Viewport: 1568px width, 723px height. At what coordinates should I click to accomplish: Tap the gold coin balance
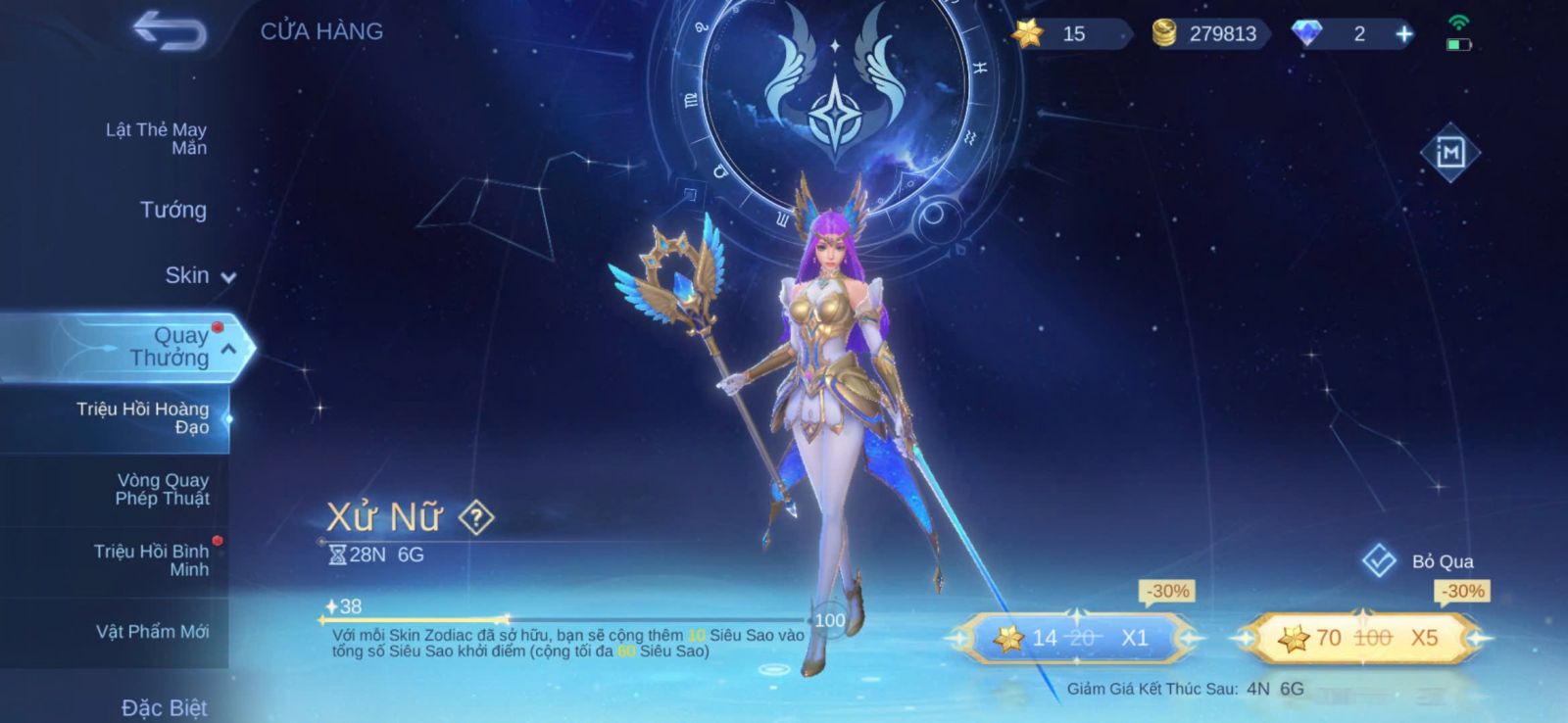coord(1209,34)
